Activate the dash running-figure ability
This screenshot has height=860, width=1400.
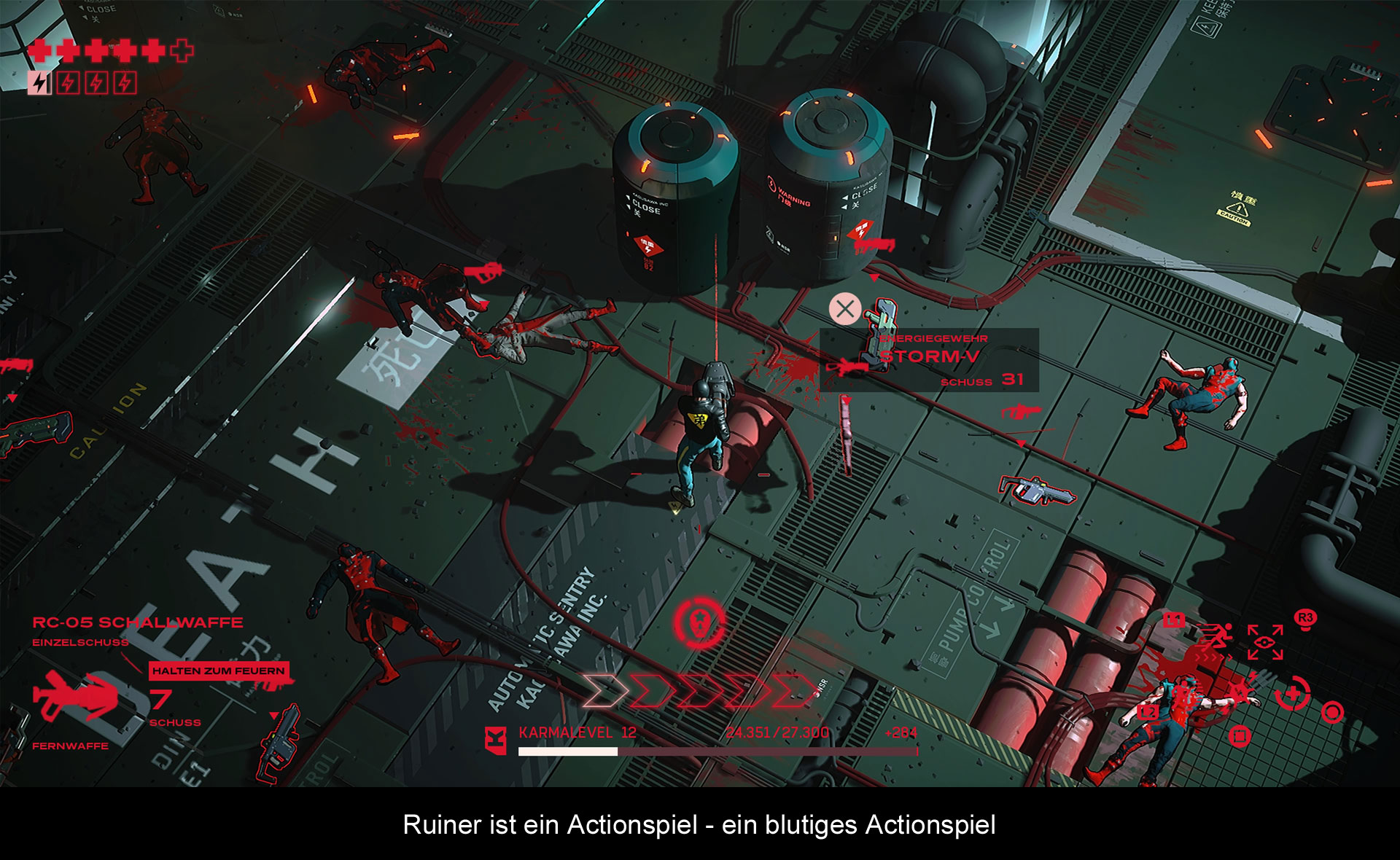(1216, 637)
